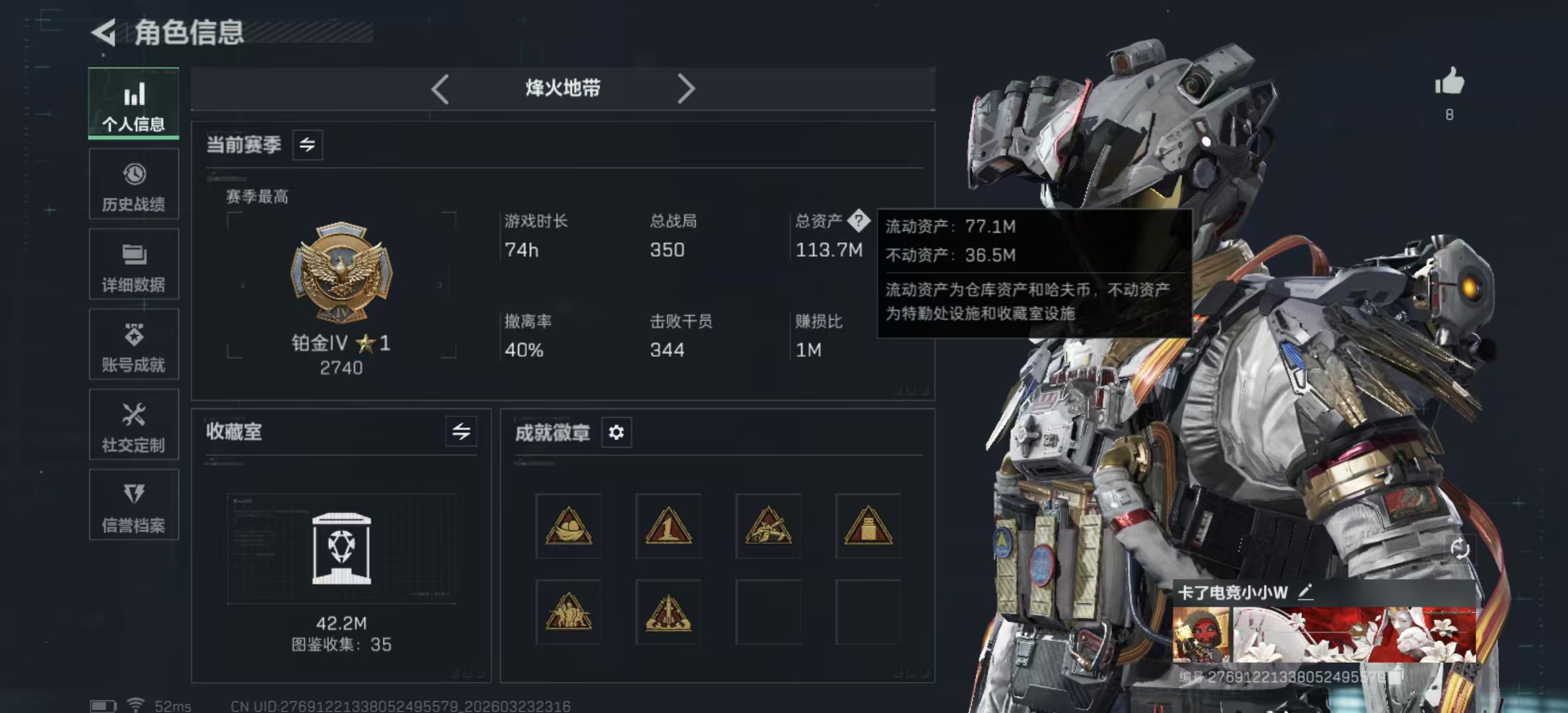Switch to the previous game mode arrow
The height and width of the screenshot is (713, 1568).
[x=440, y=88]
